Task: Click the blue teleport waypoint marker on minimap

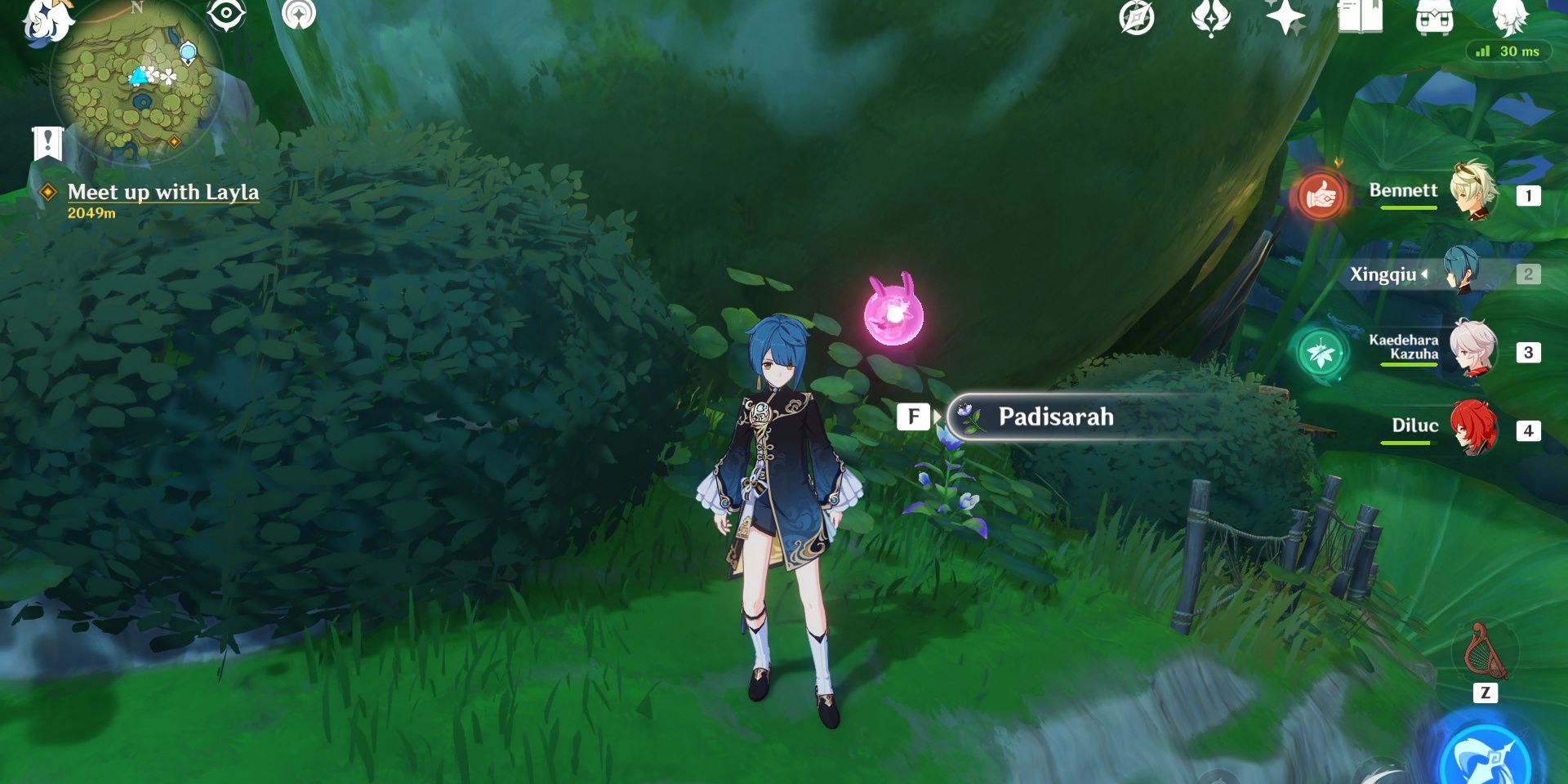Action: tap(188, 54)
